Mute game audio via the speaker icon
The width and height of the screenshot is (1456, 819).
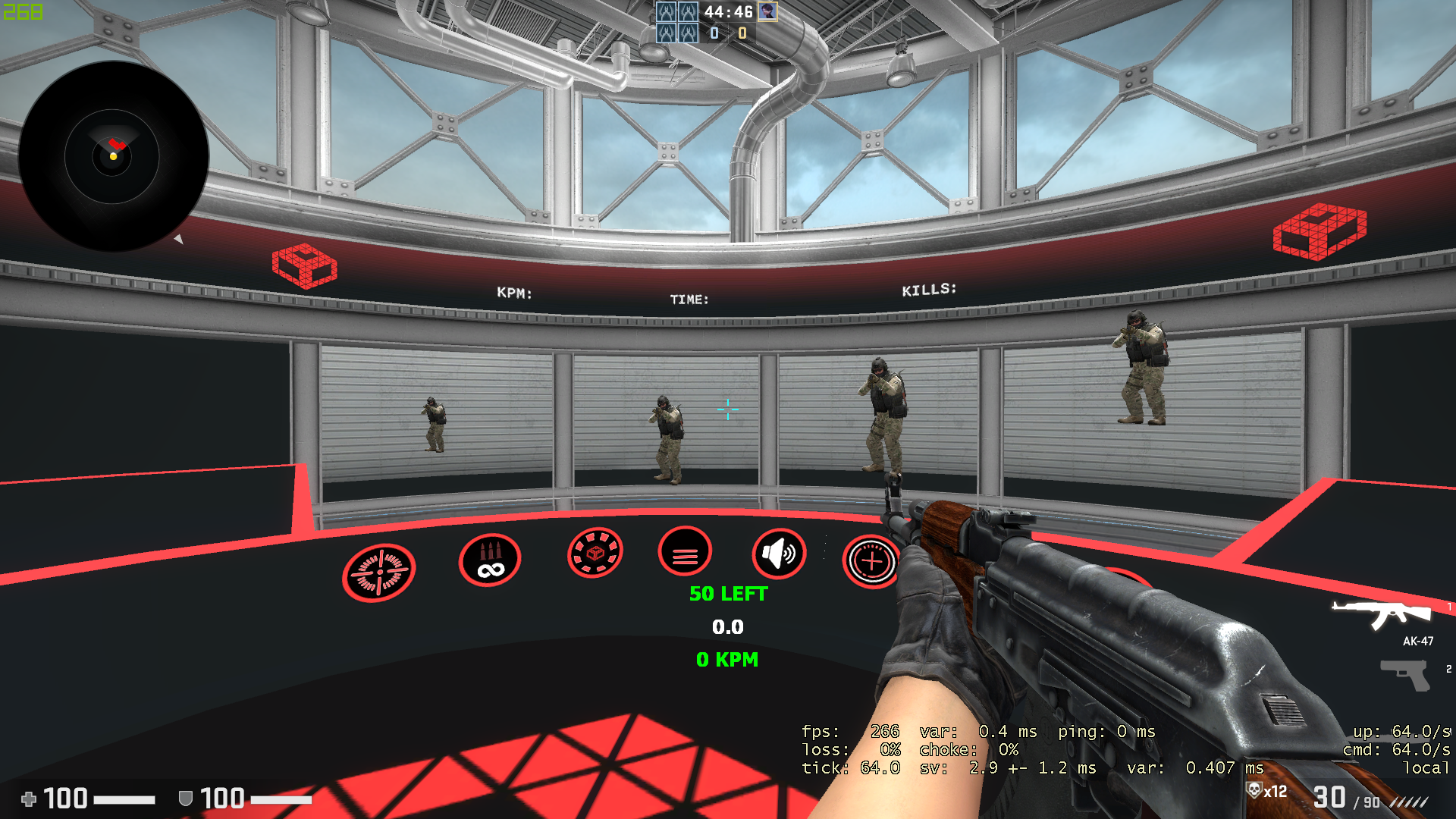(x=778, y=554)
